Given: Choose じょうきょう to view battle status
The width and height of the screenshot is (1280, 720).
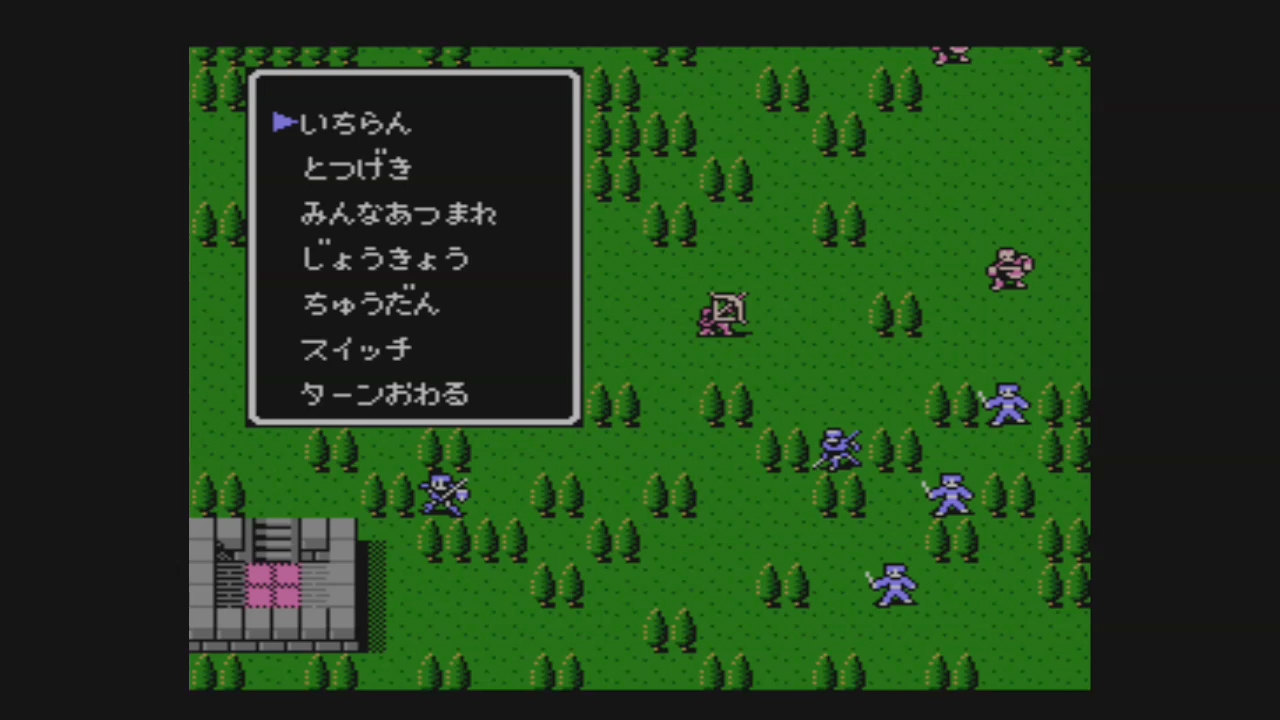Looking at the screenshot, I should click(385, 258).
